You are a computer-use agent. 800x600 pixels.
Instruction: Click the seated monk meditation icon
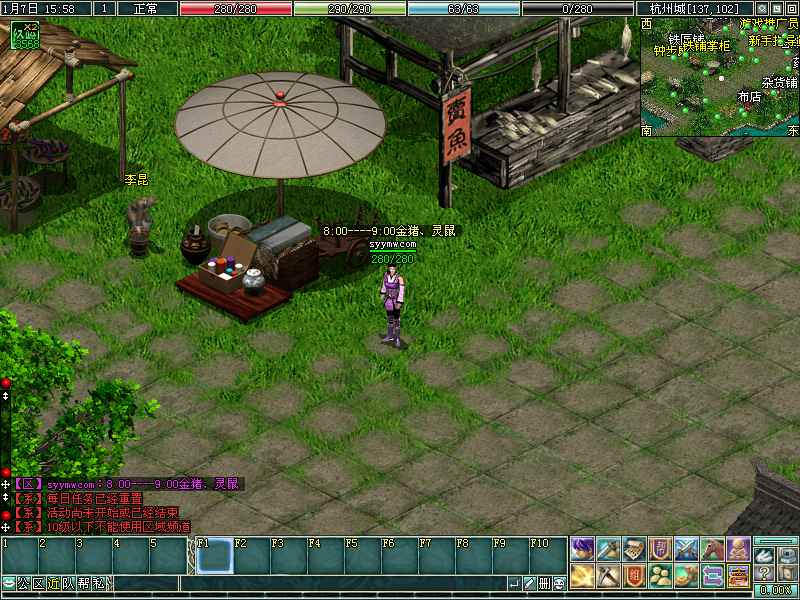738,548
